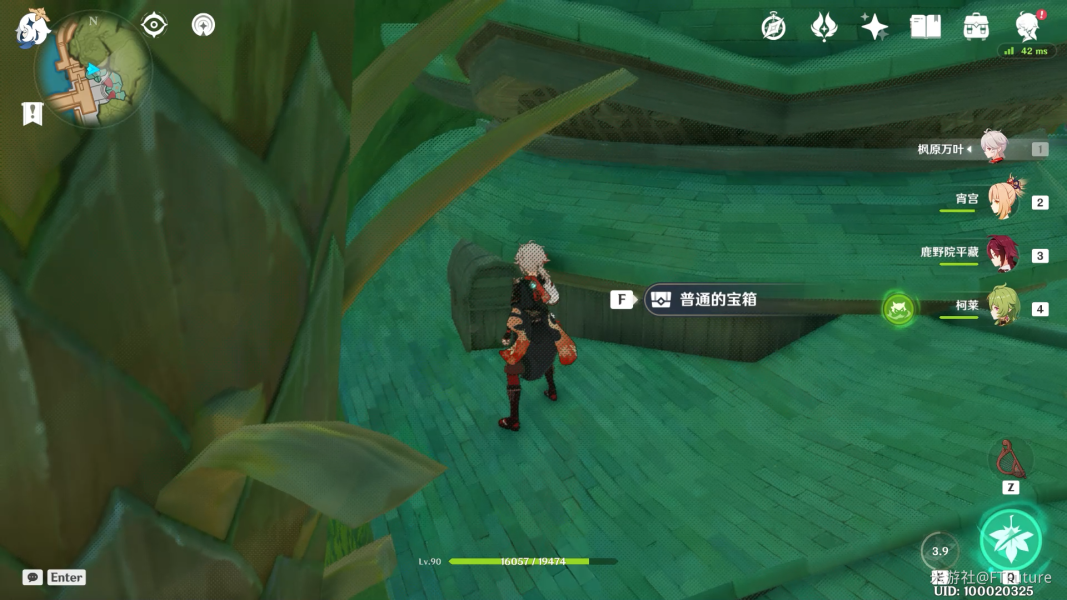
Task: Switch to party member 宵宫
Action: click(x=1002, y=201)
